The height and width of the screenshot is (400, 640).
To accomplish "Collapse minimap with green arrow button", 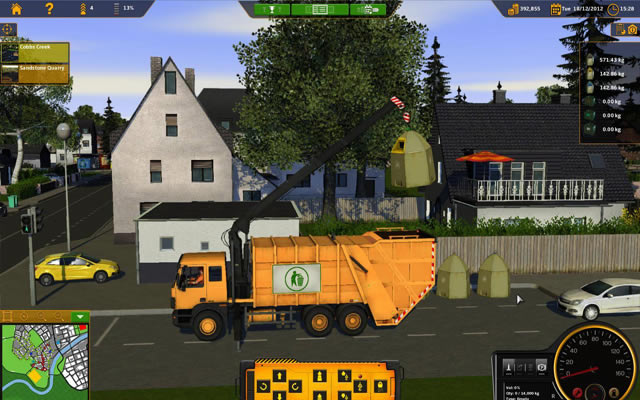I will [79, 317].
